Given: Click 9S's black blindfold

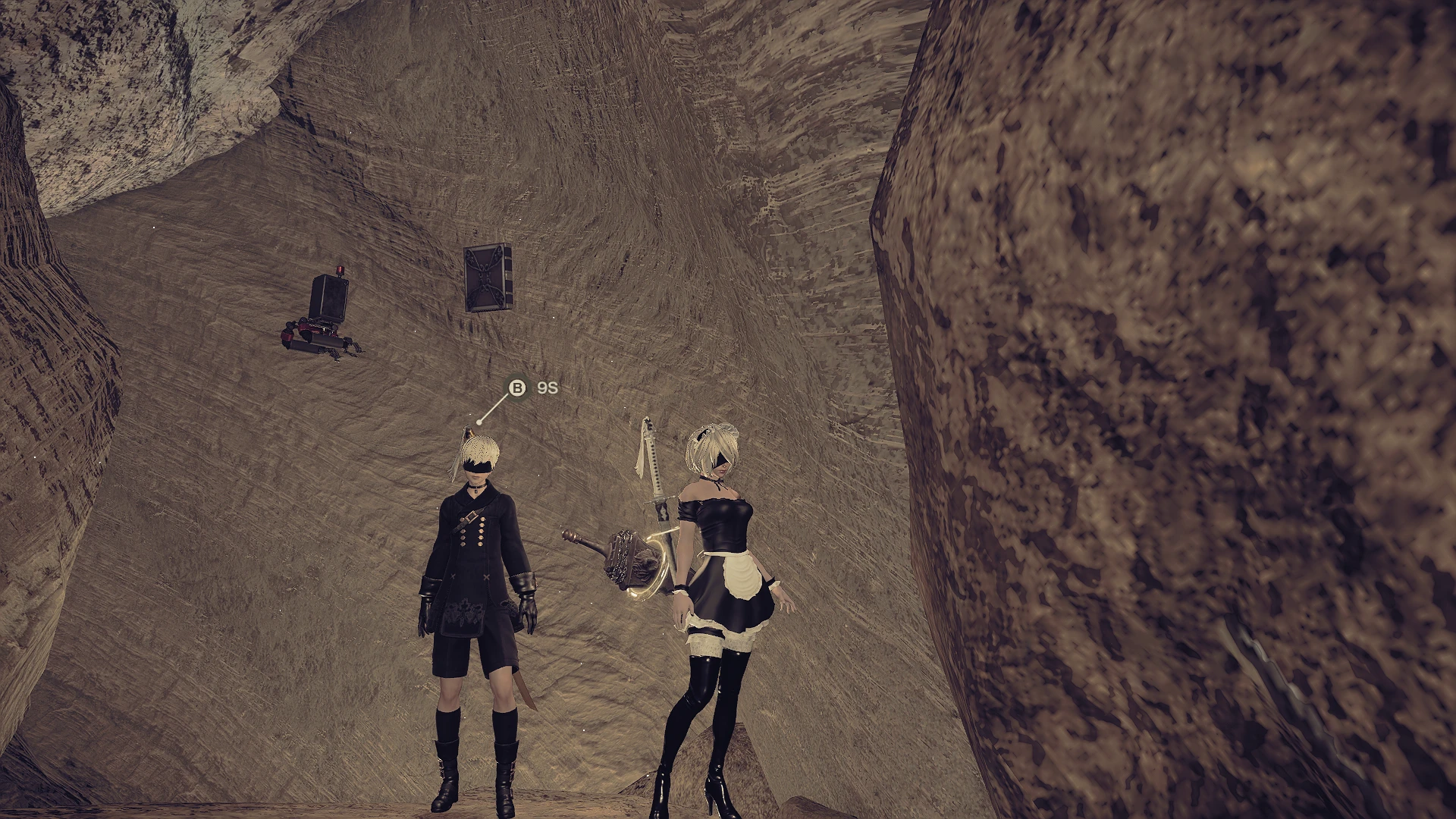Looking at the screenshot, I should pos(480,468).
